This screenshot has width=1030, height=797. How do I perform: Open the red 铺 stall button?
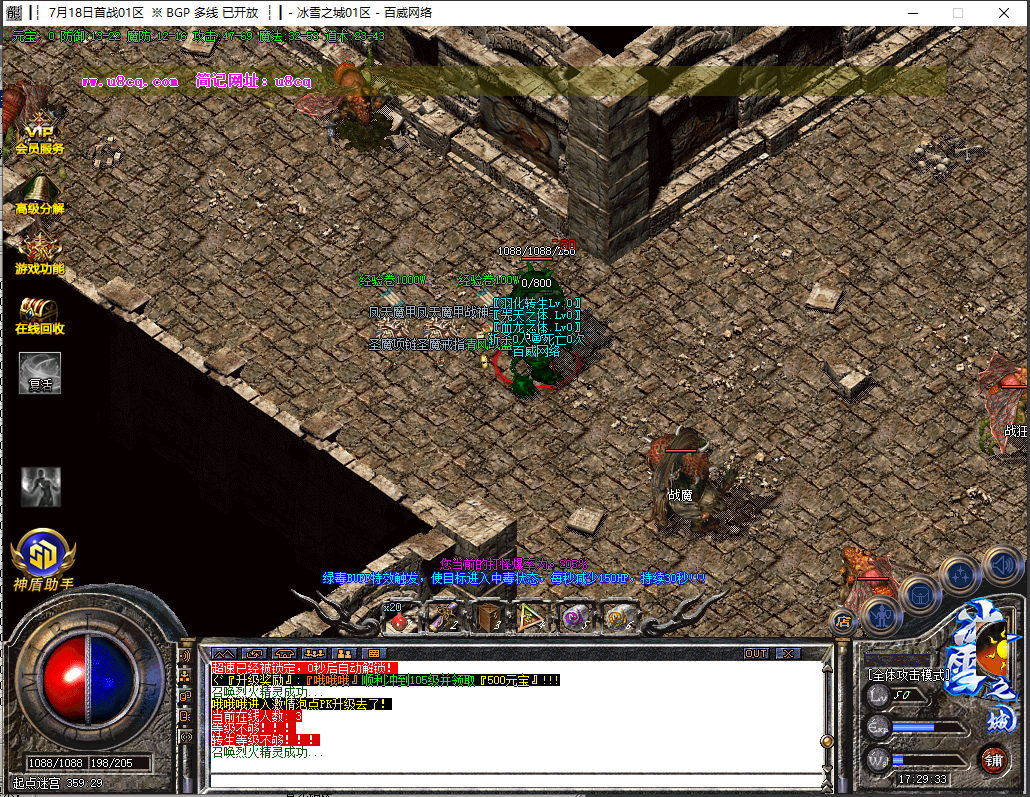tap(993, 760)
